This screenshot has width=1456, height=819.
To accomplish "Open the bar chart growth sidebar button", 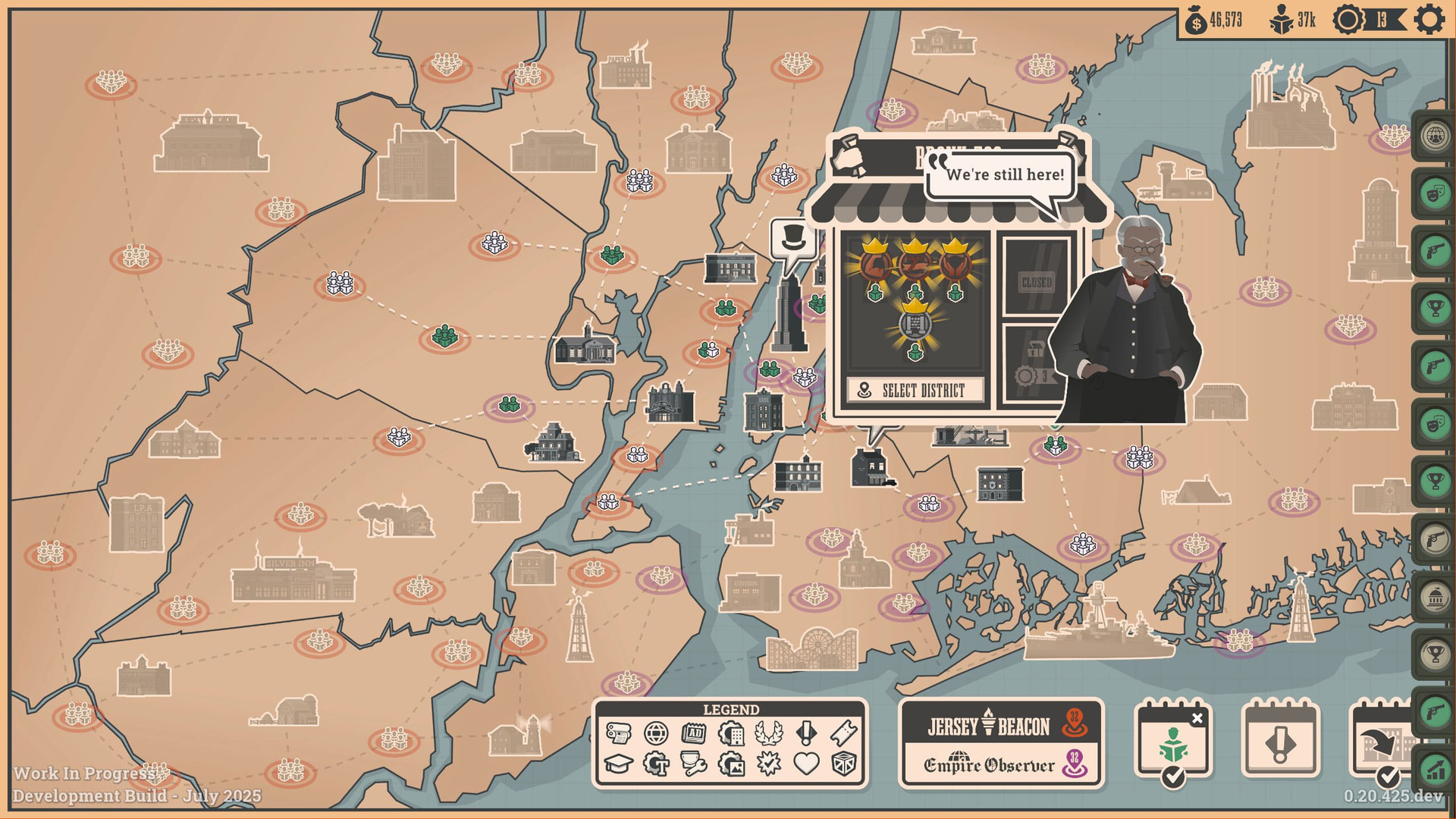I will pyautogui.click(x=1435, y=769).
